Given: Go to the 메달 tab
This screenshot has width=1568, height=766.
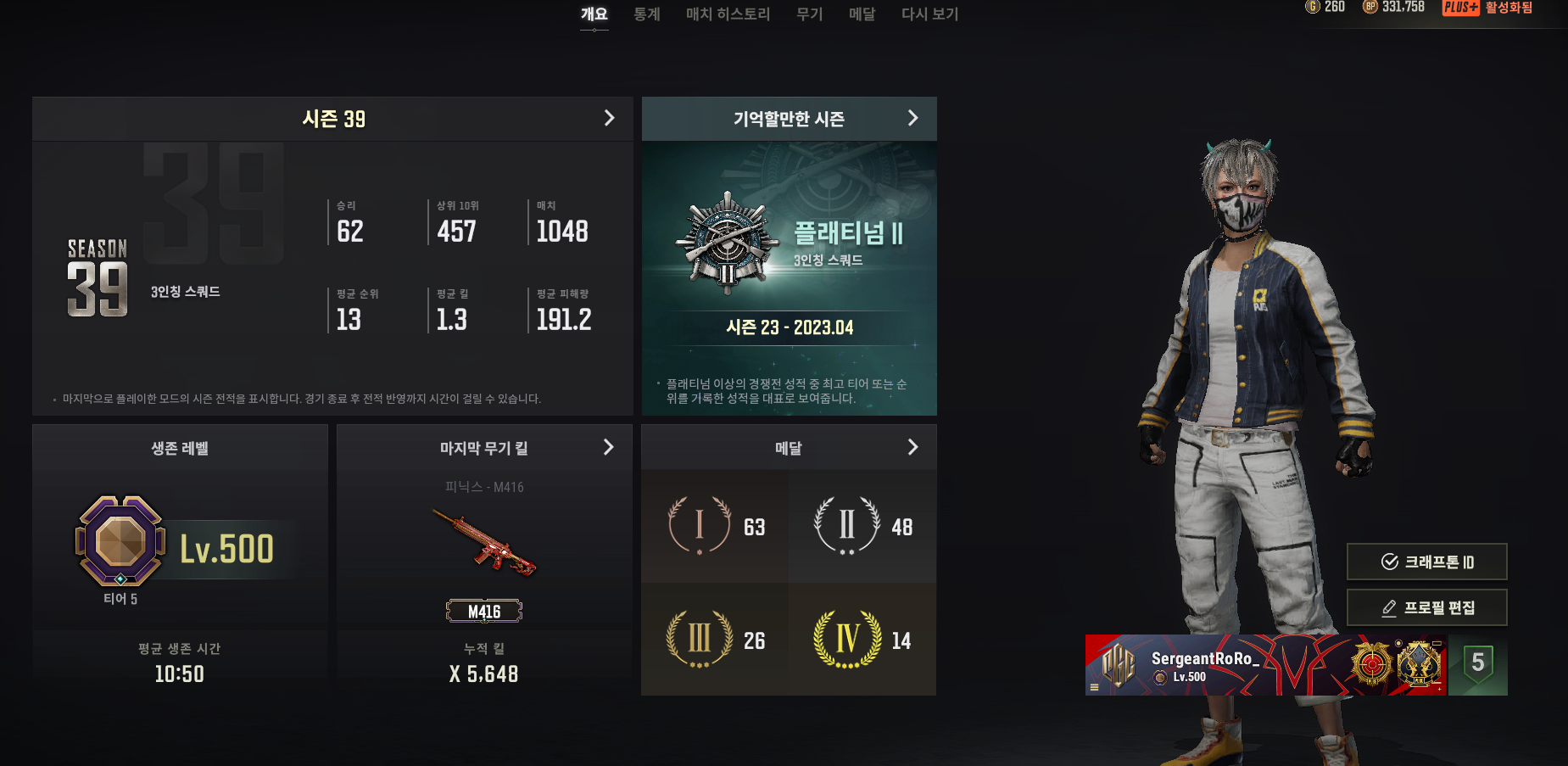Looking at the screenshot, I should tap(862, 14).
